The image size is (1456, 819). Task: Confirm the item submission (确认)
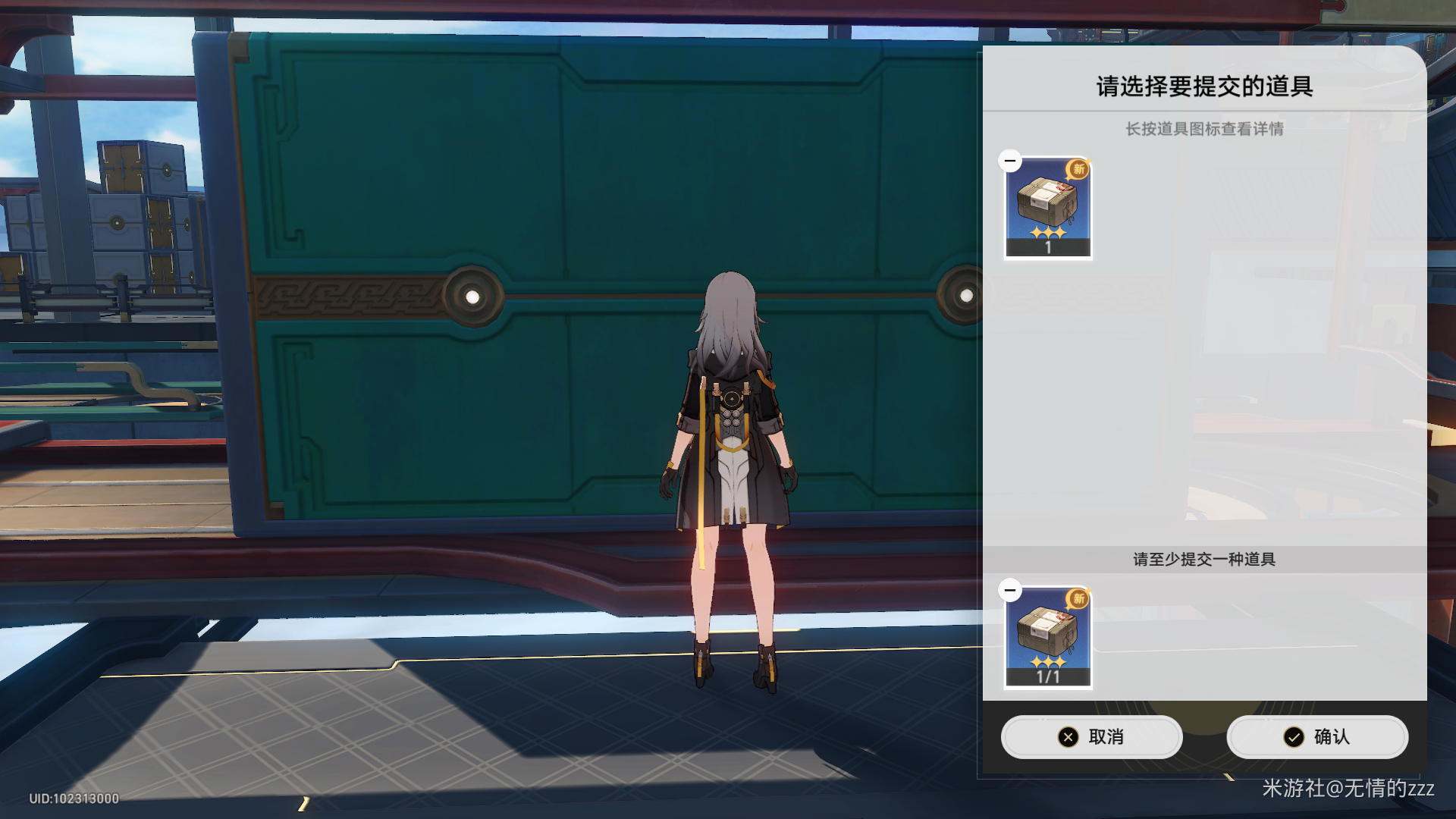pos(1317,736)
